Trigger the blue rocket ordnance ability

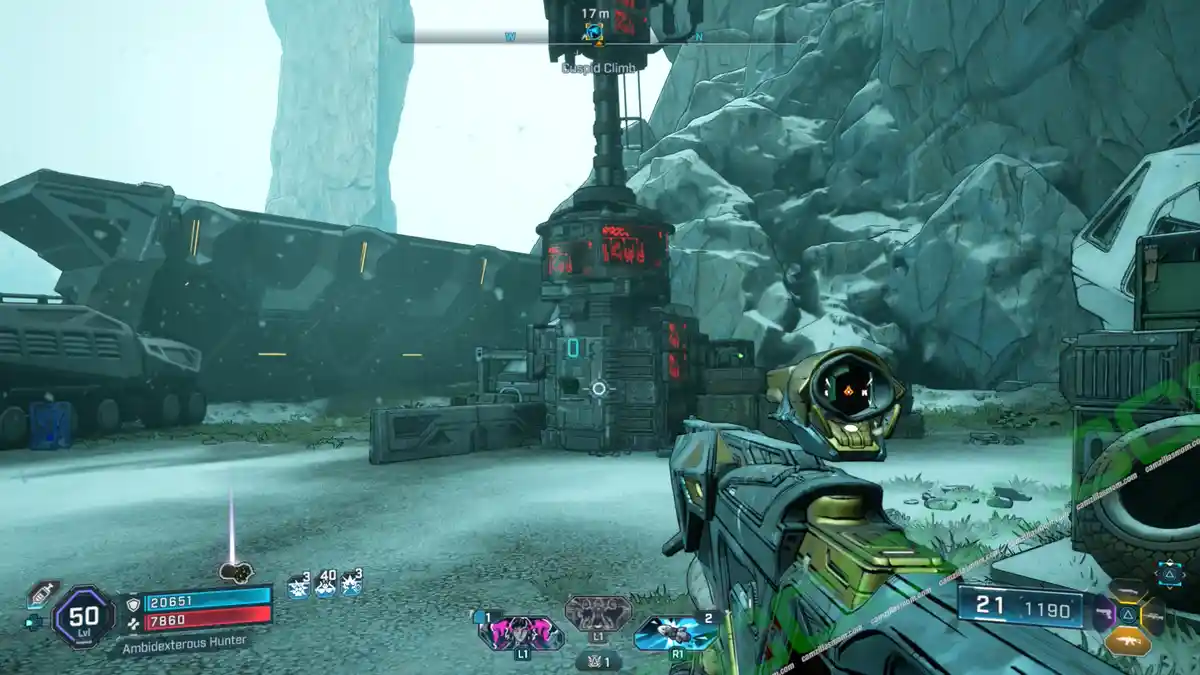point(676,631)
